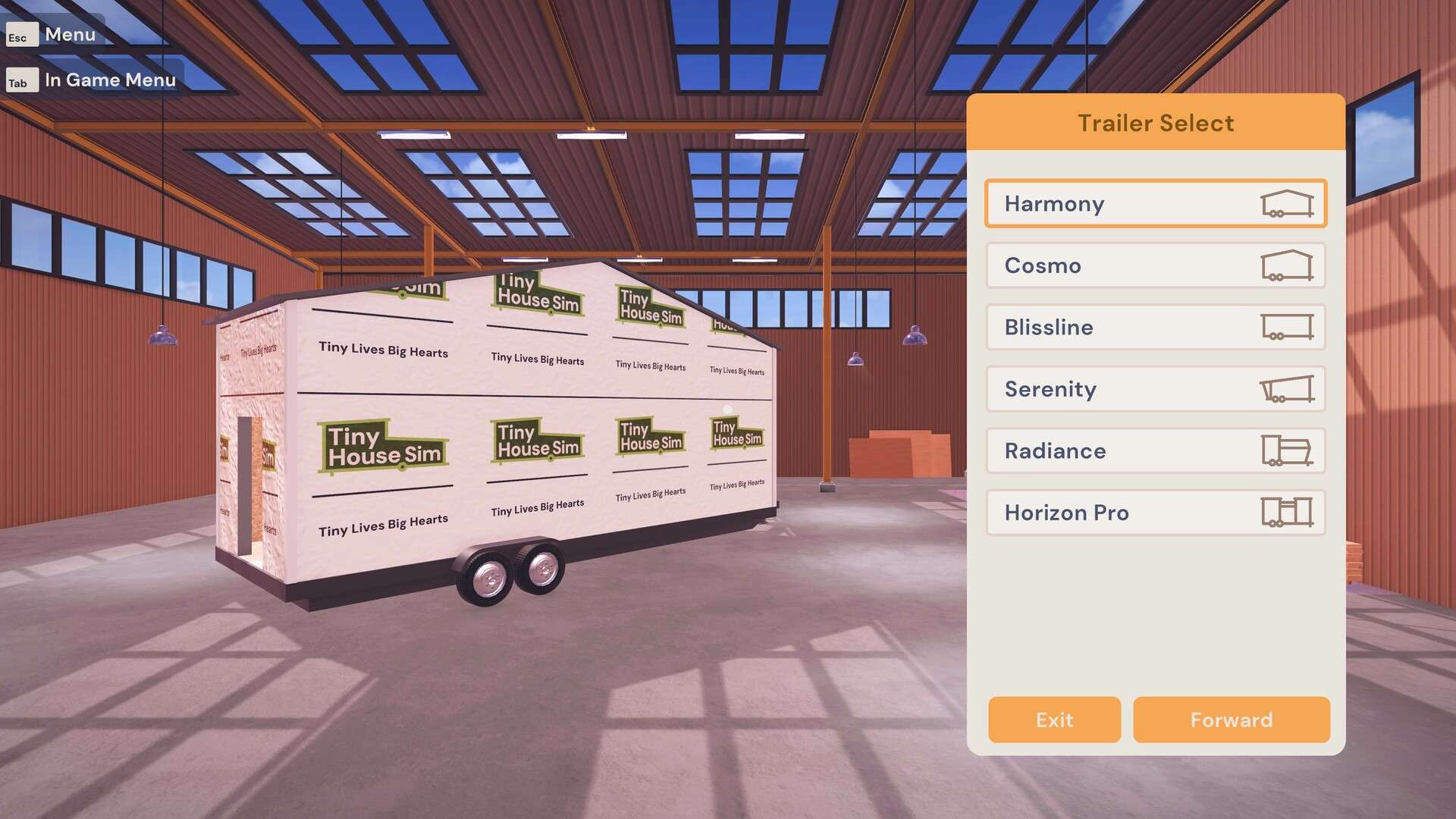1456x819 pixels.
Task: Click the Cosmo trailer outline icon
Action: [1288, 265]
